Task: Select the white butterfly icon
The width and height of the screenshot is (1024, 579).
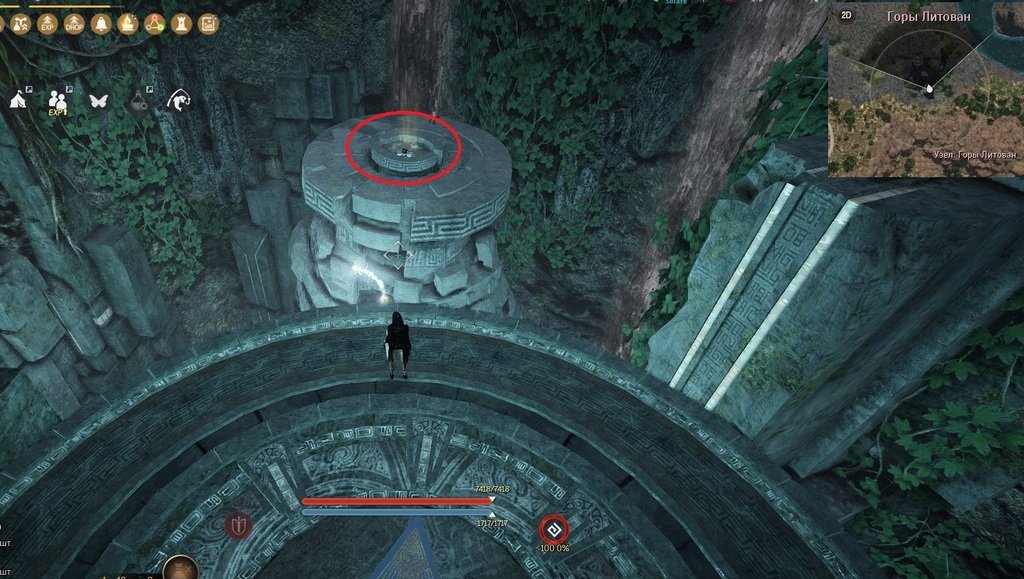Action: (99, 101)
